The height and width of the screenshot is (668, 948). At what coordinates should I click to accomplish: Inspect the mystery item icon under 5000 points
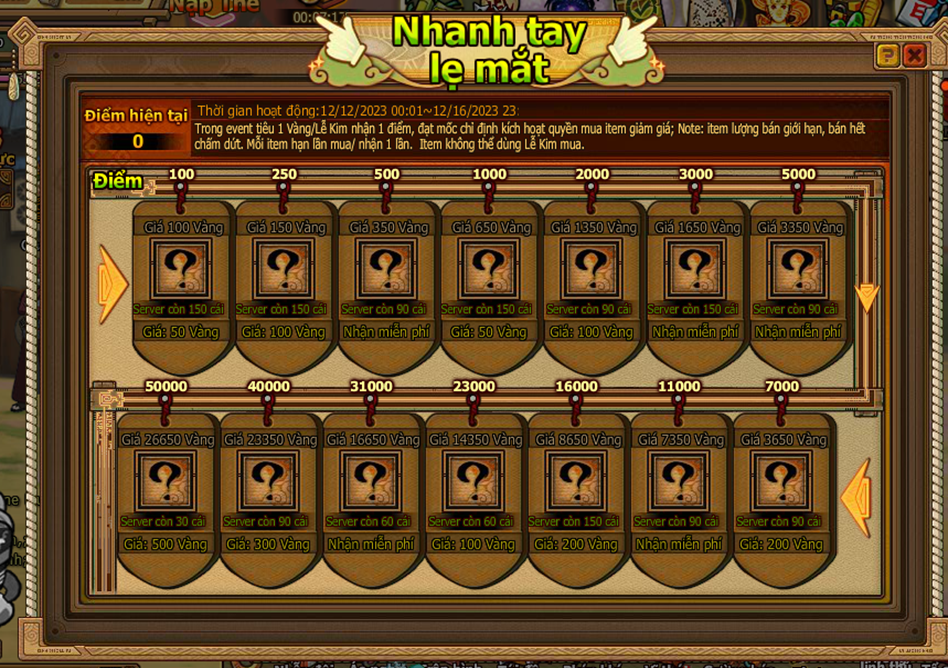[797, 270]
